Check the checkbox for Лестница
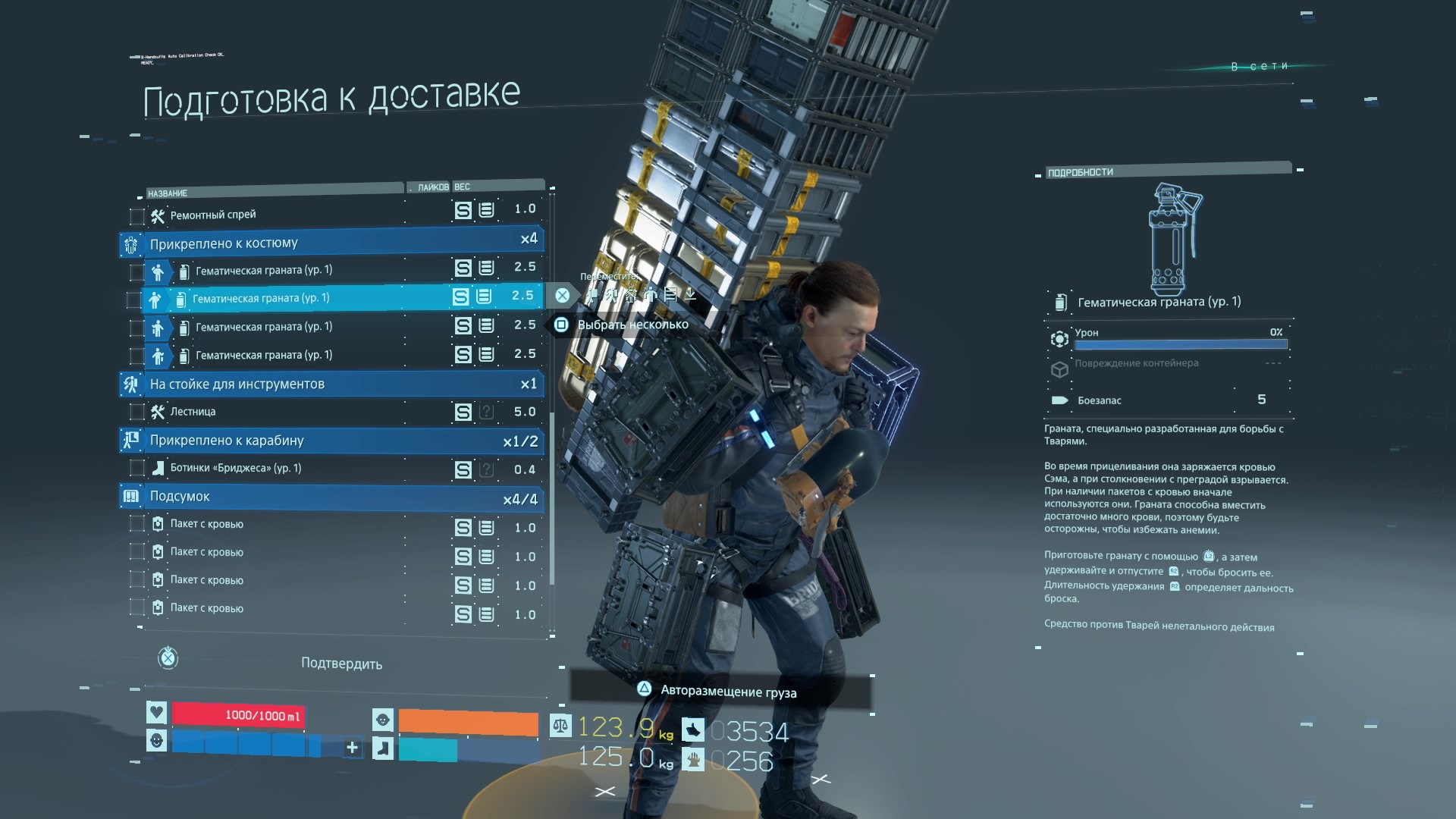 coord(136,411)
